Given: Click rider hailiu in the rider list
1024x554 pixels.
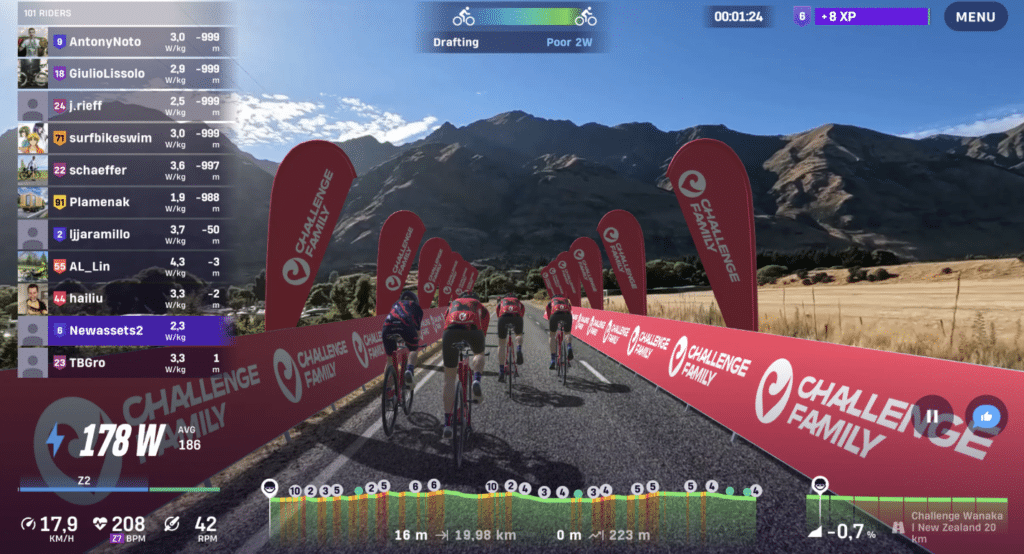Looking at the screenshot, I should click(125, 298).
